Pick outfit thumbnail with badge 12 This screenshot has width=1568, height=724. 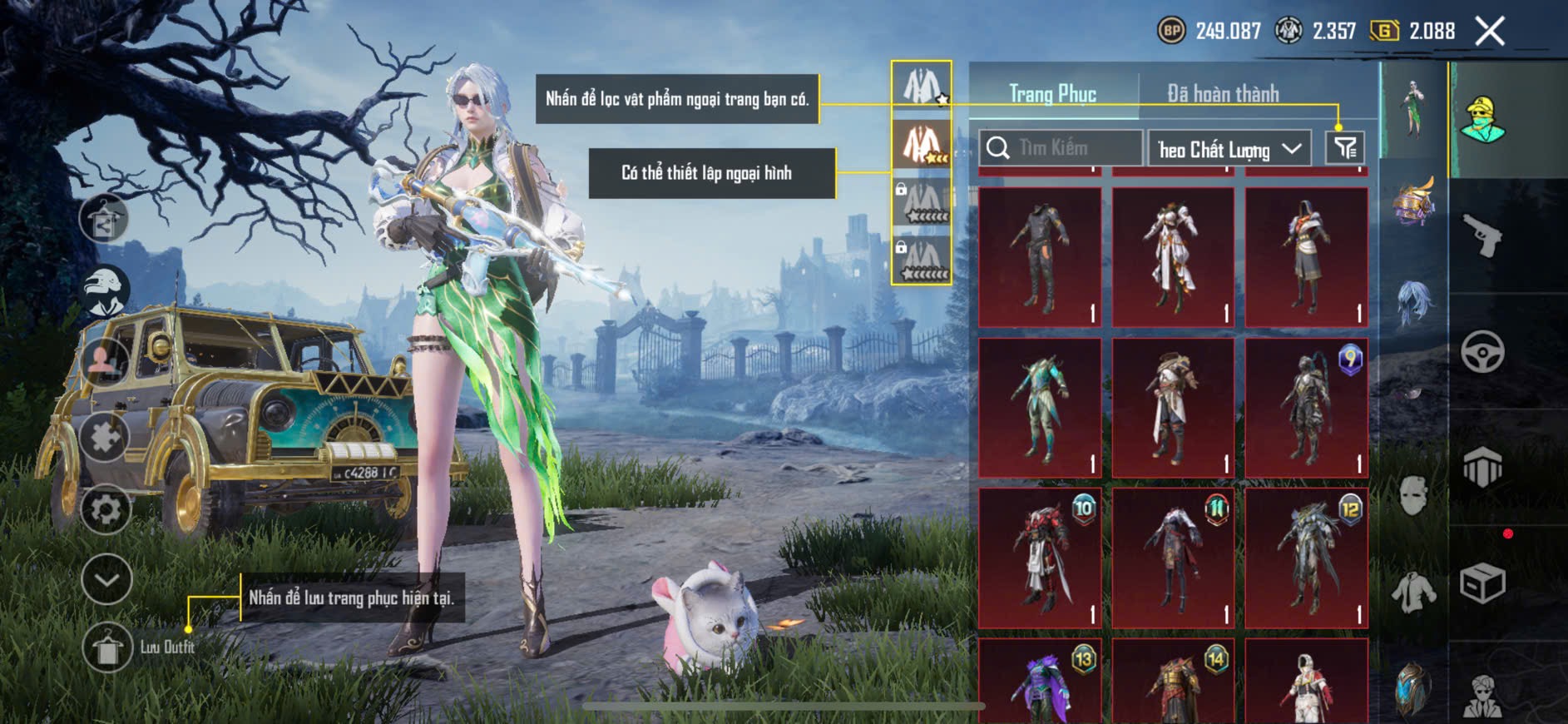click(x=1306, y=558)
